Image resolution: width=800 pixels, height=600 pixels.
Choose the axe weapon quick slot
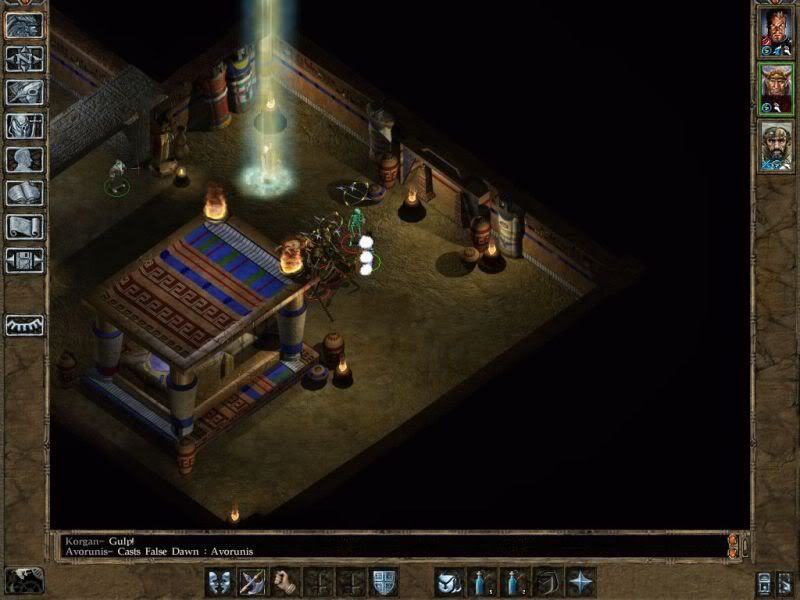(253, 581)
